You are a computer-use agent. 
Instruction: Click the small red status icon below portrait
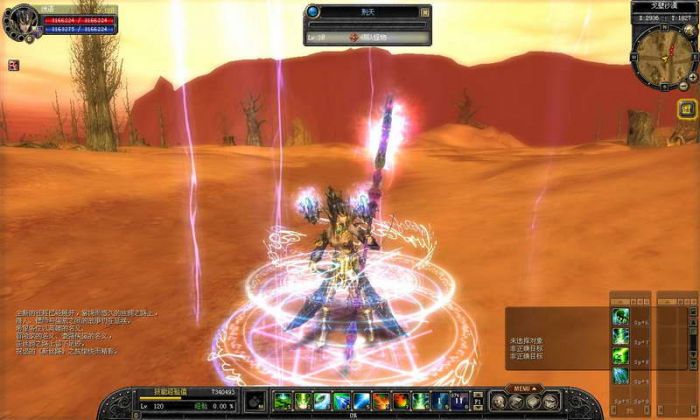pos(14,65)
